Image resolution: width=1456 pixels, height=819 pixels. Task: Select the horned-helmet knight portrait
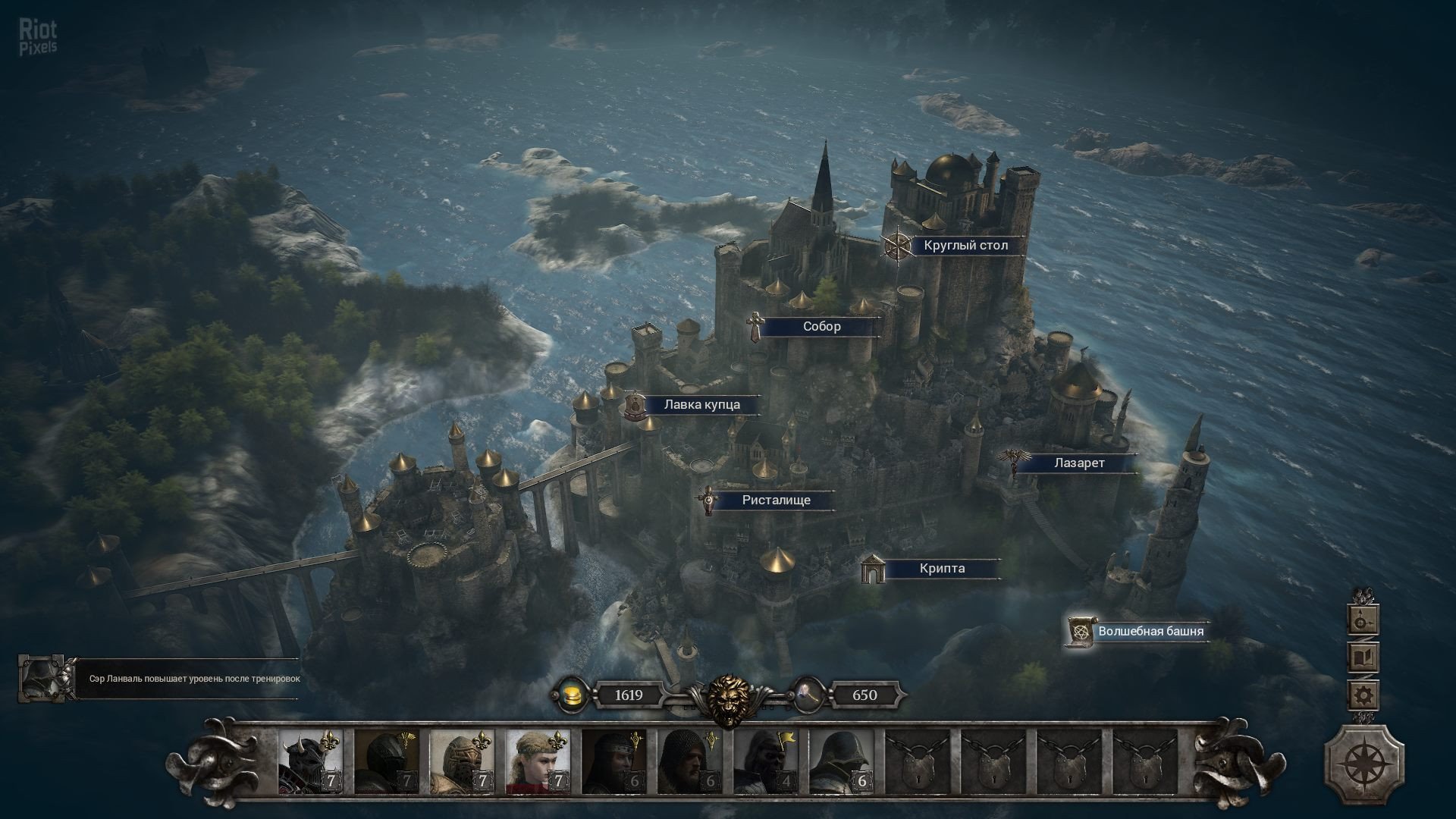tap(310, 761)
